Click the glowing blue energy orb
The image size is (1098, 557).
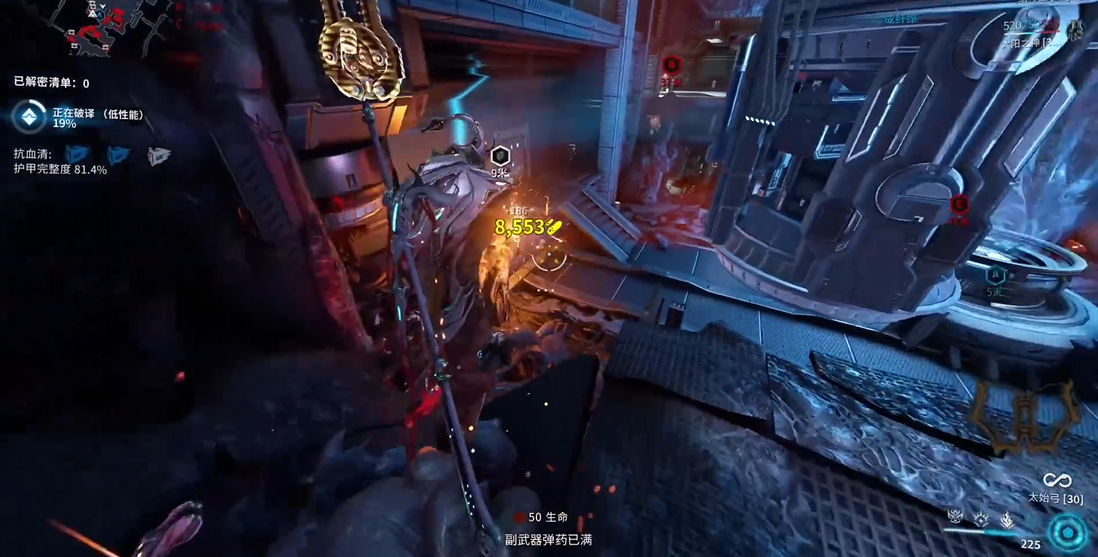pos(1069,529)
